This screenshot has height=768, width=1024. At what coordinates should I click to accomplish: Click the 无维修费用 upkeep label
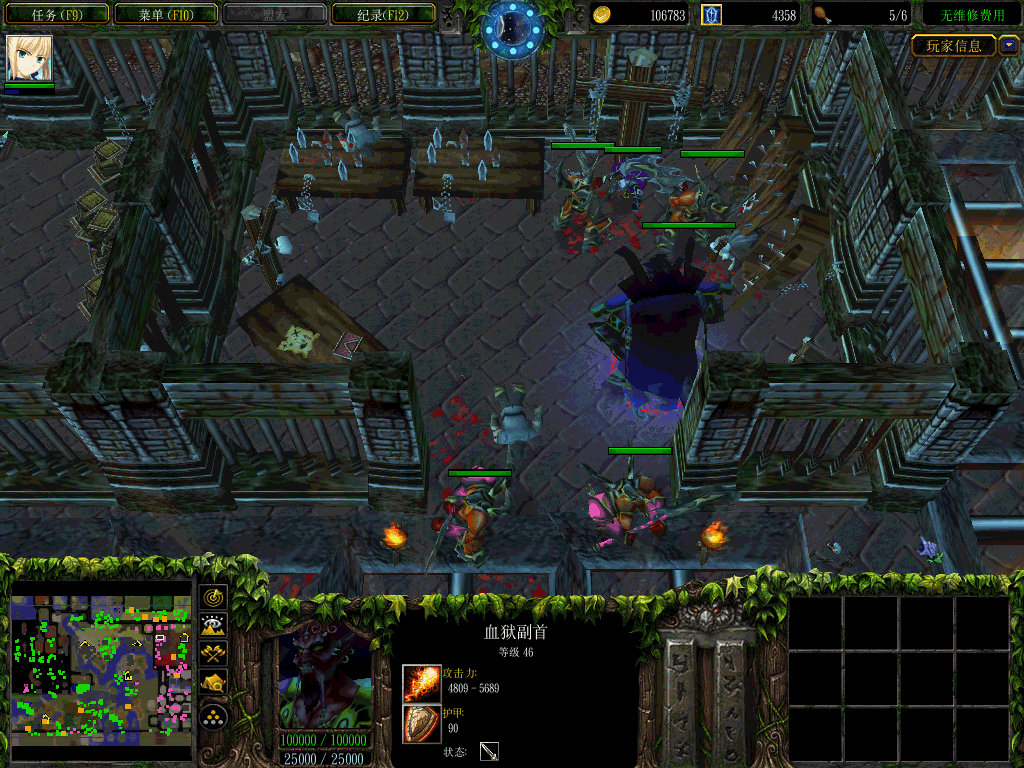(x=971, y=15)
